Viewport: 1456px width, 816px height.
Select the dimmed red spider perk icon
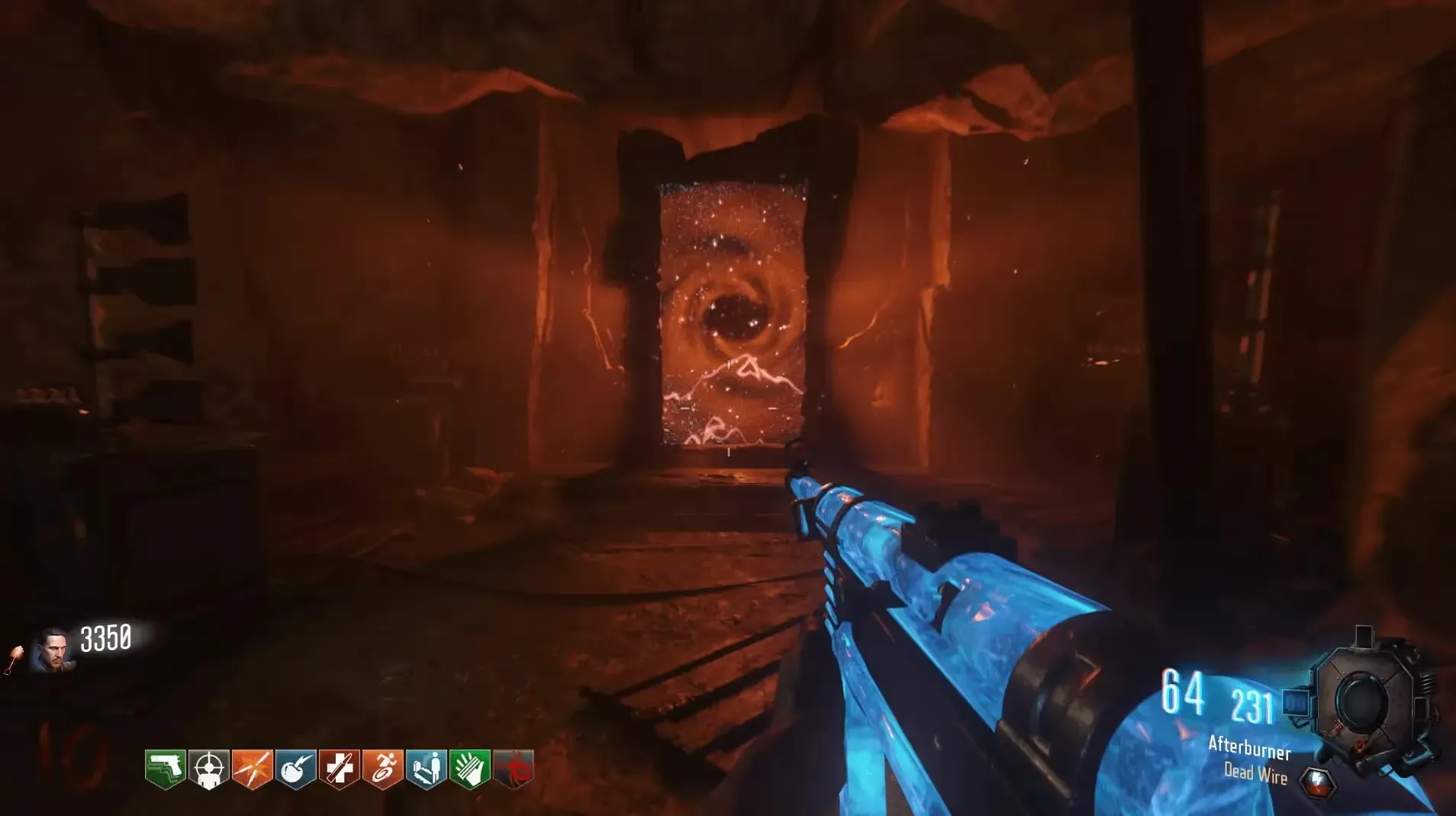514,768
